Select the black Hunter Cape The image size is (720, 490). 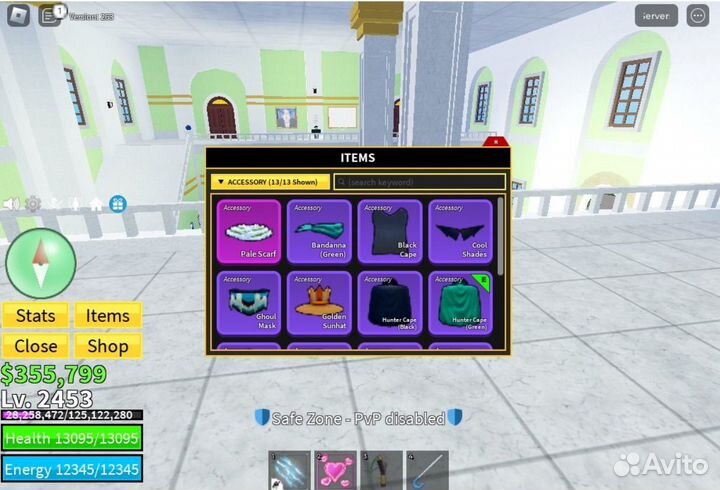(x=390, y=301)
